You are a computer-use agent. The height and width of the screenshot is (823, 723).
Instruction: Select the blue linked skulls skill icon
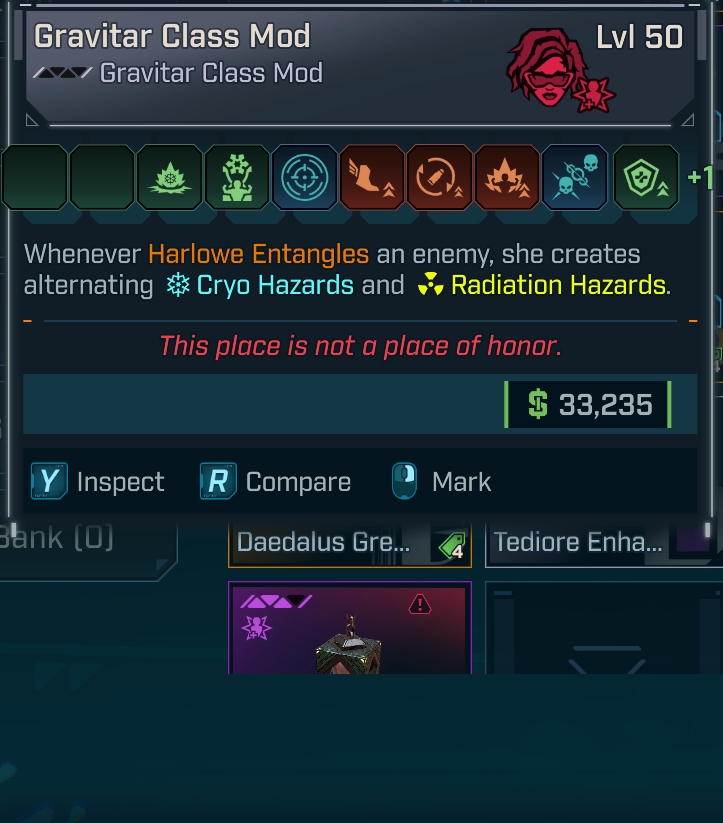(x=574, y=178)
